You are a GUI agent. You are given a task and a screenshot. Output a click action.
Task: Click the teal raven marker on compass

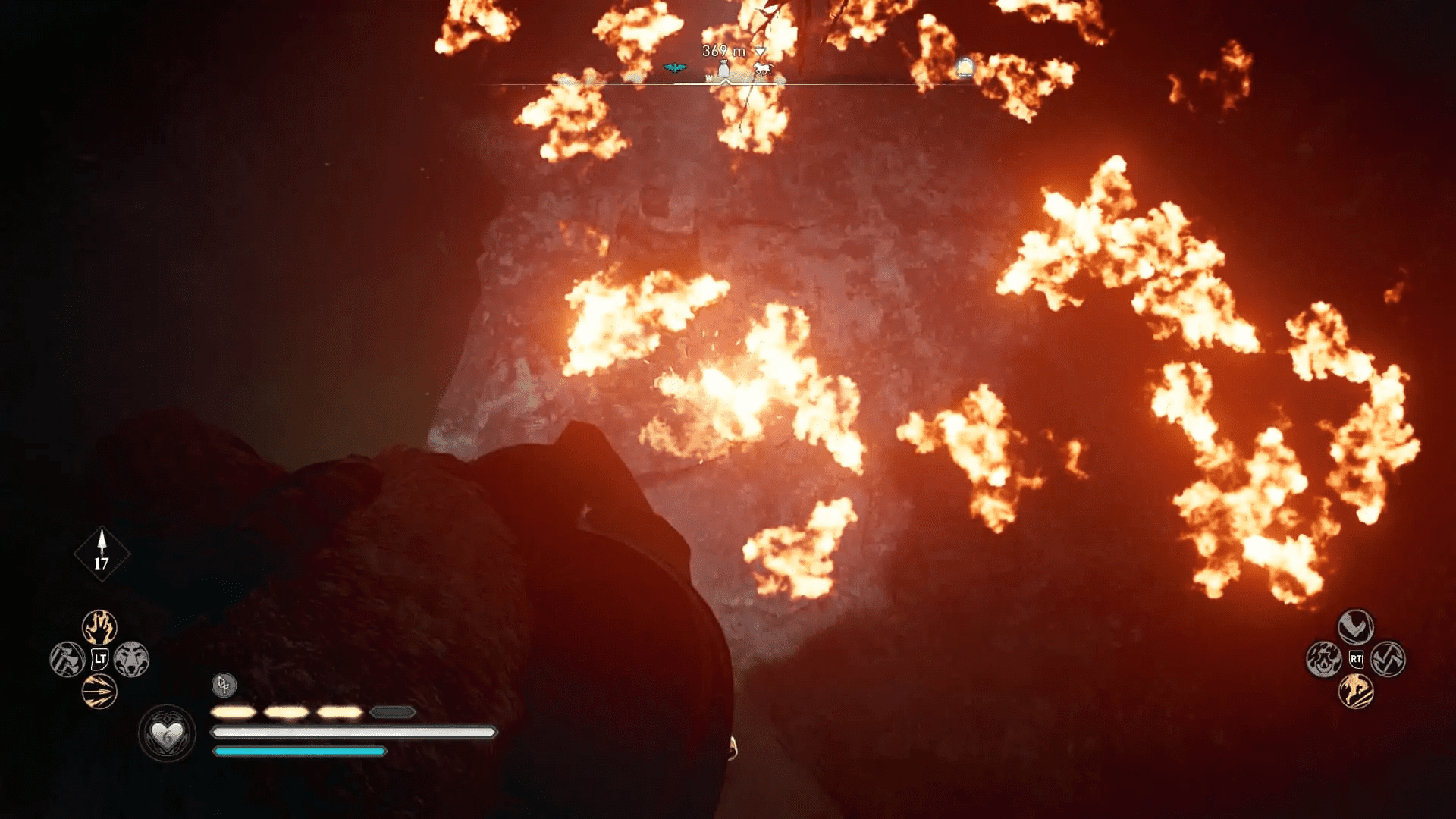pos(674,68)
